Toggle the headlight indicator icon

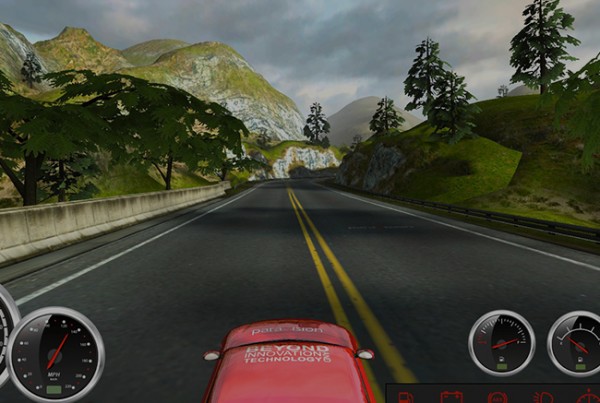click(541, 397)
